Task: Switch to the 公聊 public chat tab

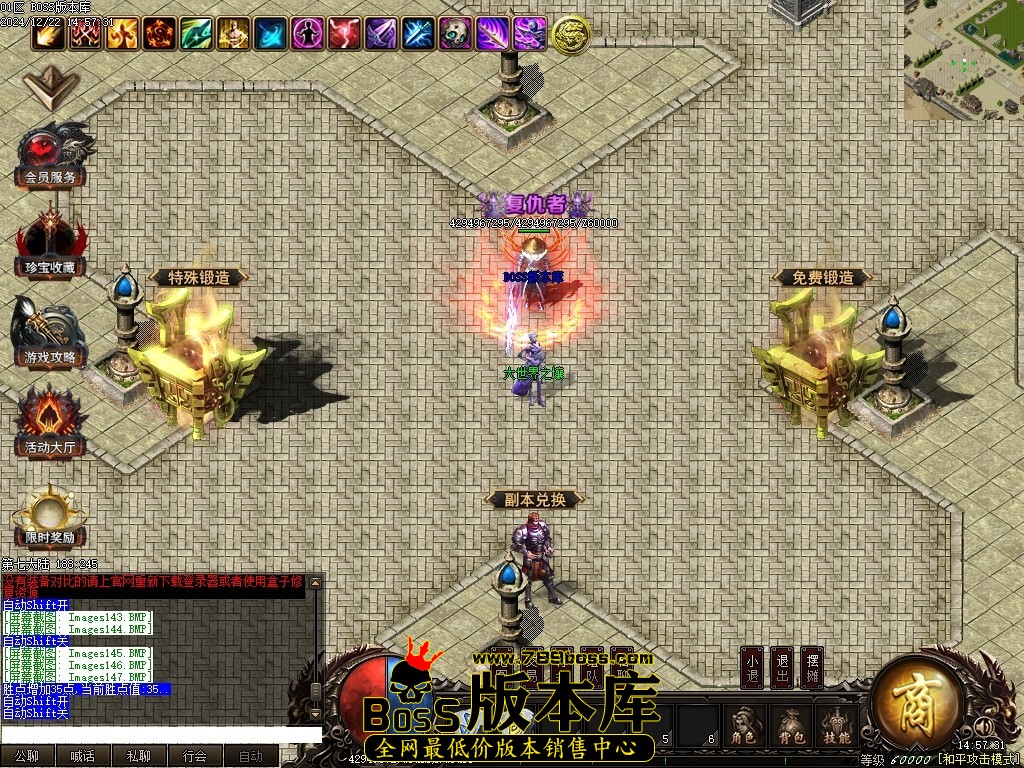Action: click(x=27, y=757)
